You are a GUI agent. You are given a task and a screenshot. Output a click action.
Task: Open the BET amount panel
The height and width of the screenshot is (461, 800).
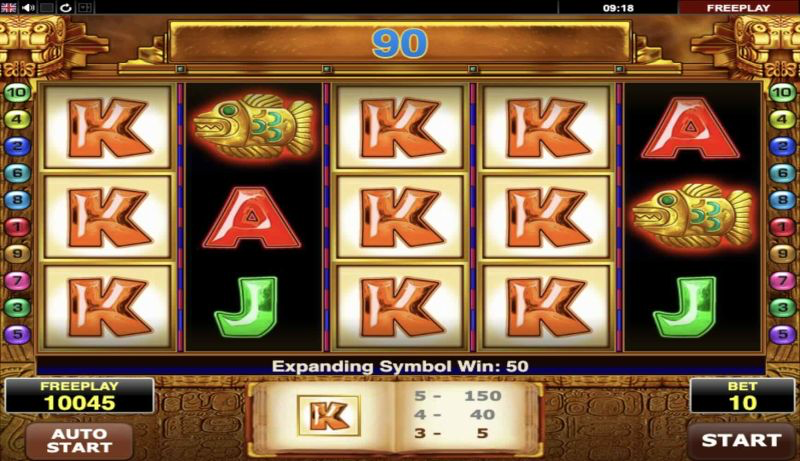click(741, 395)
